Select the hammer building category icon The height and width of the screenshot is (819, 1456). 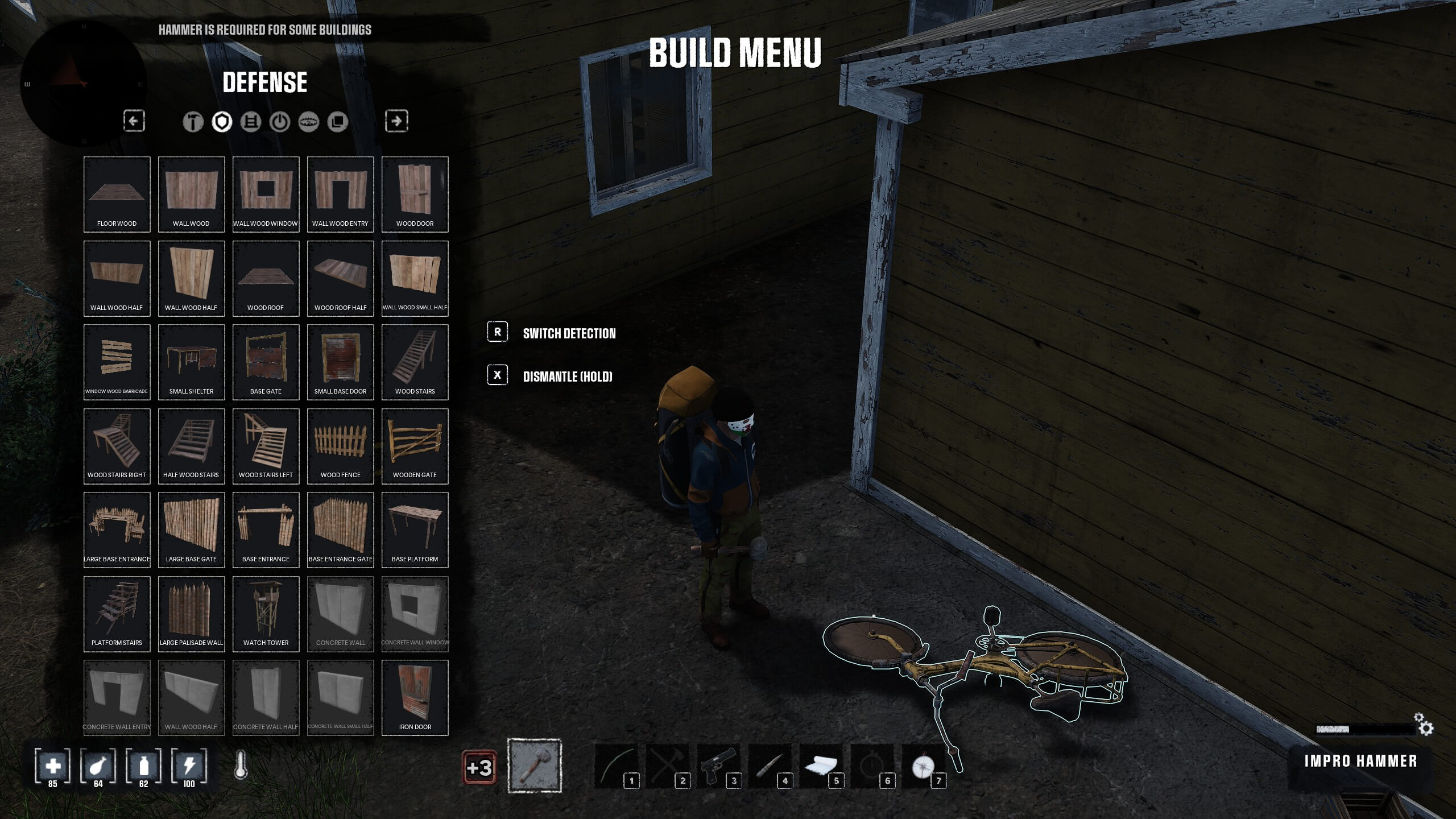click(x=193, y=121)
